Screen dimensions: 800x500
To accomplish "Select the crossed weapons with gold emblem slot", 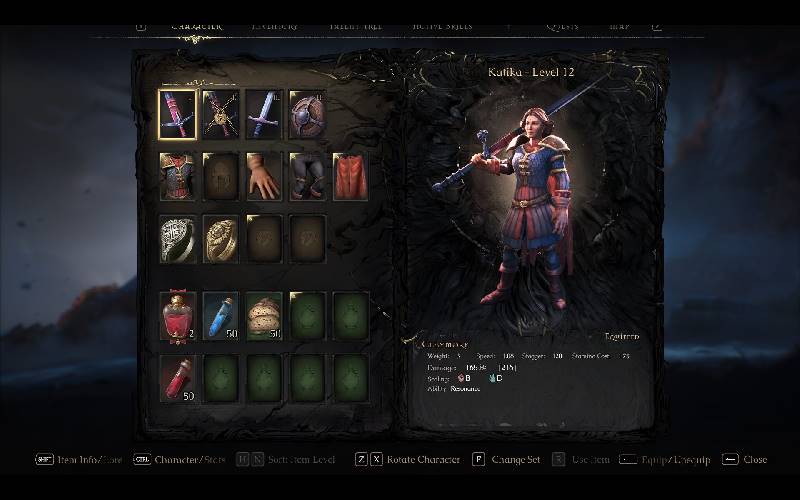I will [x=221, y=114].
